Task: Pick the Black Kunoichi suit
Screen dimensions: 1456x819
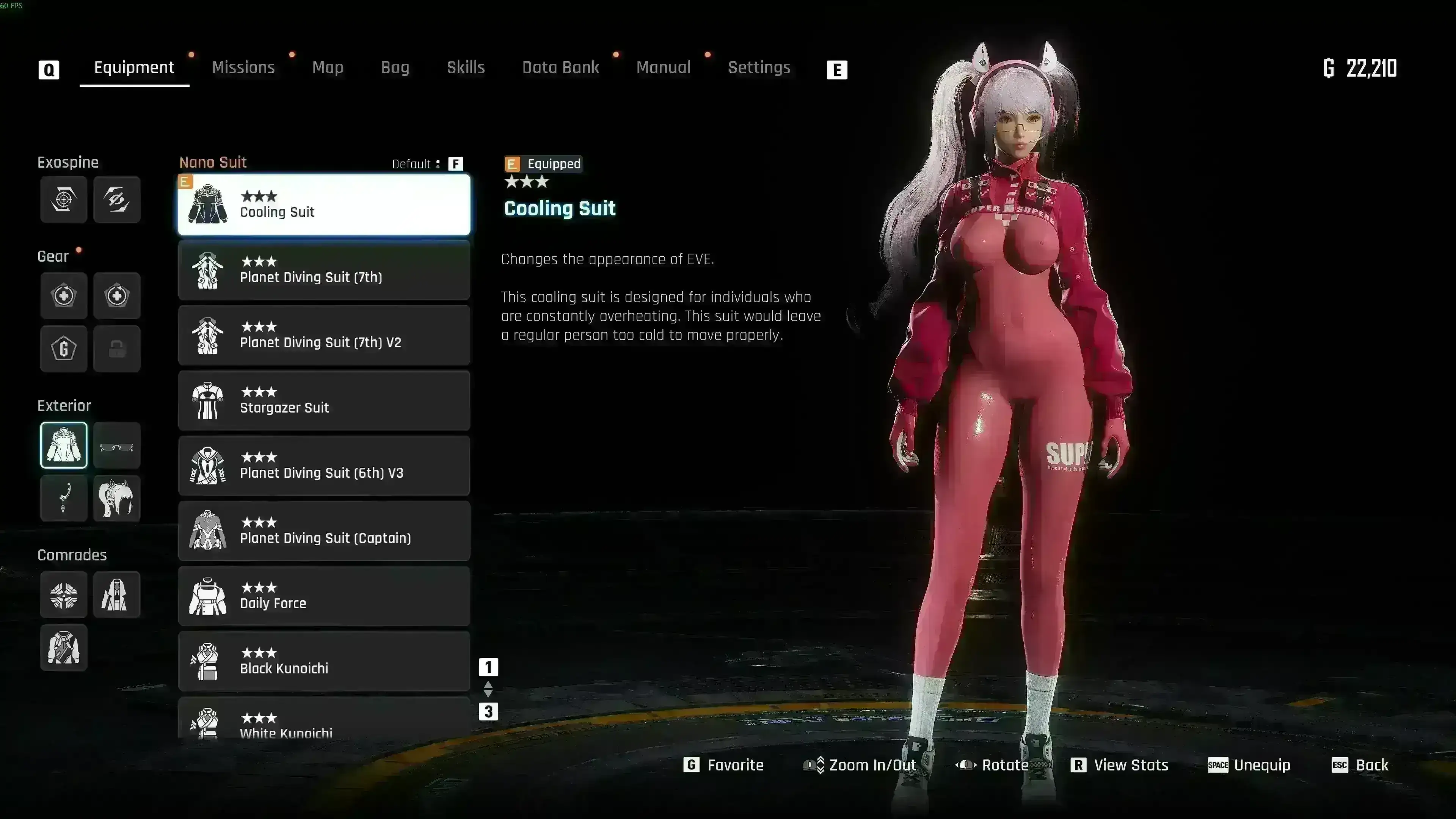Action: click(x=324, y=662)
